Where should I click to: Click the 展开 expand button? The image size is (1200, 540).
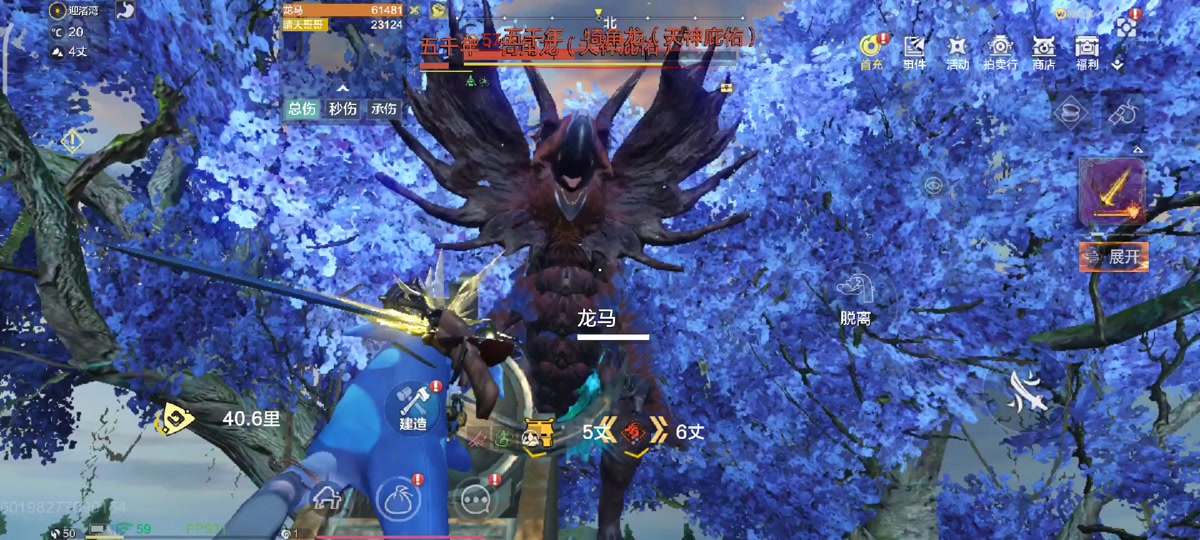(x=1113, y=256)
